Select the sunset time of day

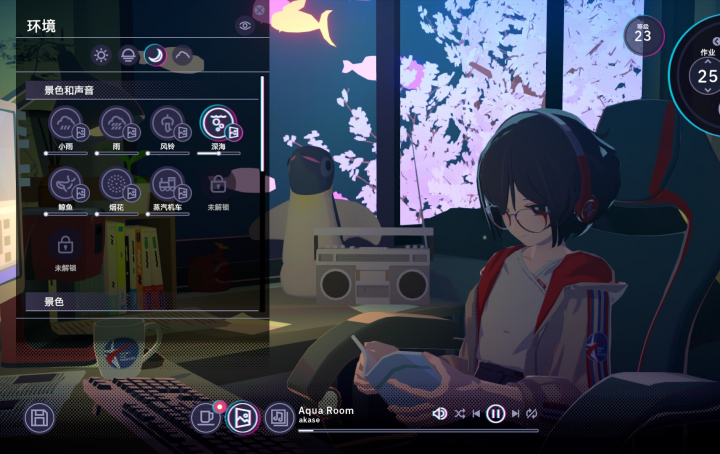point(128,55)
